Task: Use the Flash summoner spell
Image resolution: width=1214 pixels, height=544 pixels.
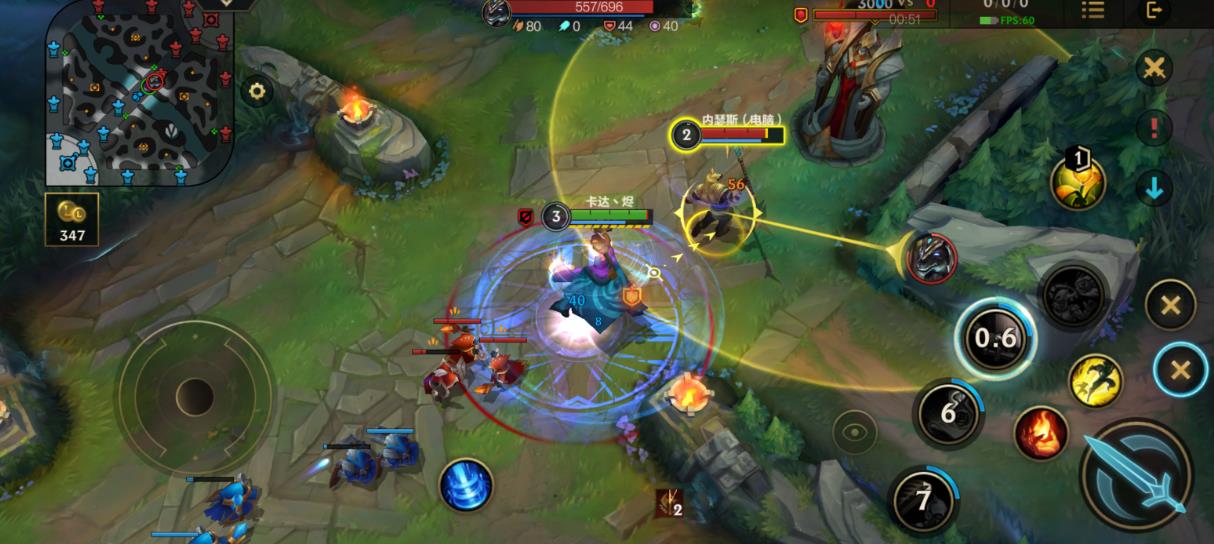Action: tap(1096, 380)
